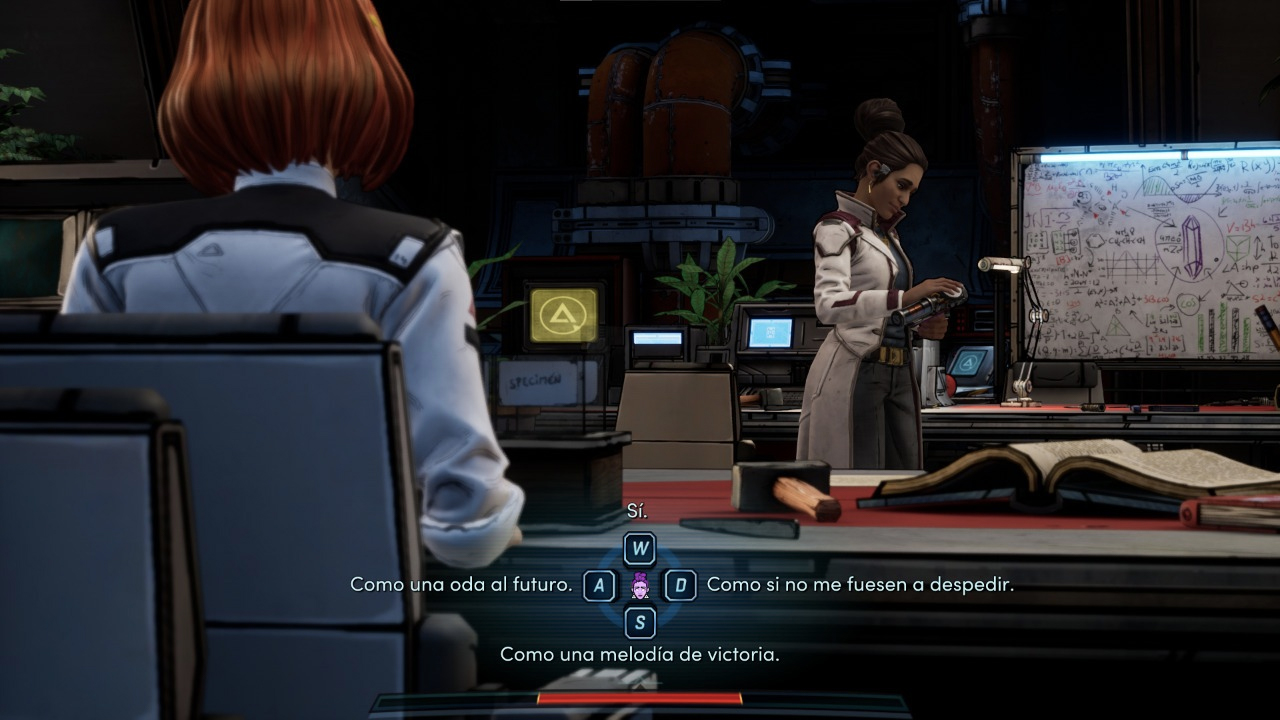The width and height of the screenshot is (1280, 720).
Task: Select "Como una oda al futuro."
Action: 461,584
